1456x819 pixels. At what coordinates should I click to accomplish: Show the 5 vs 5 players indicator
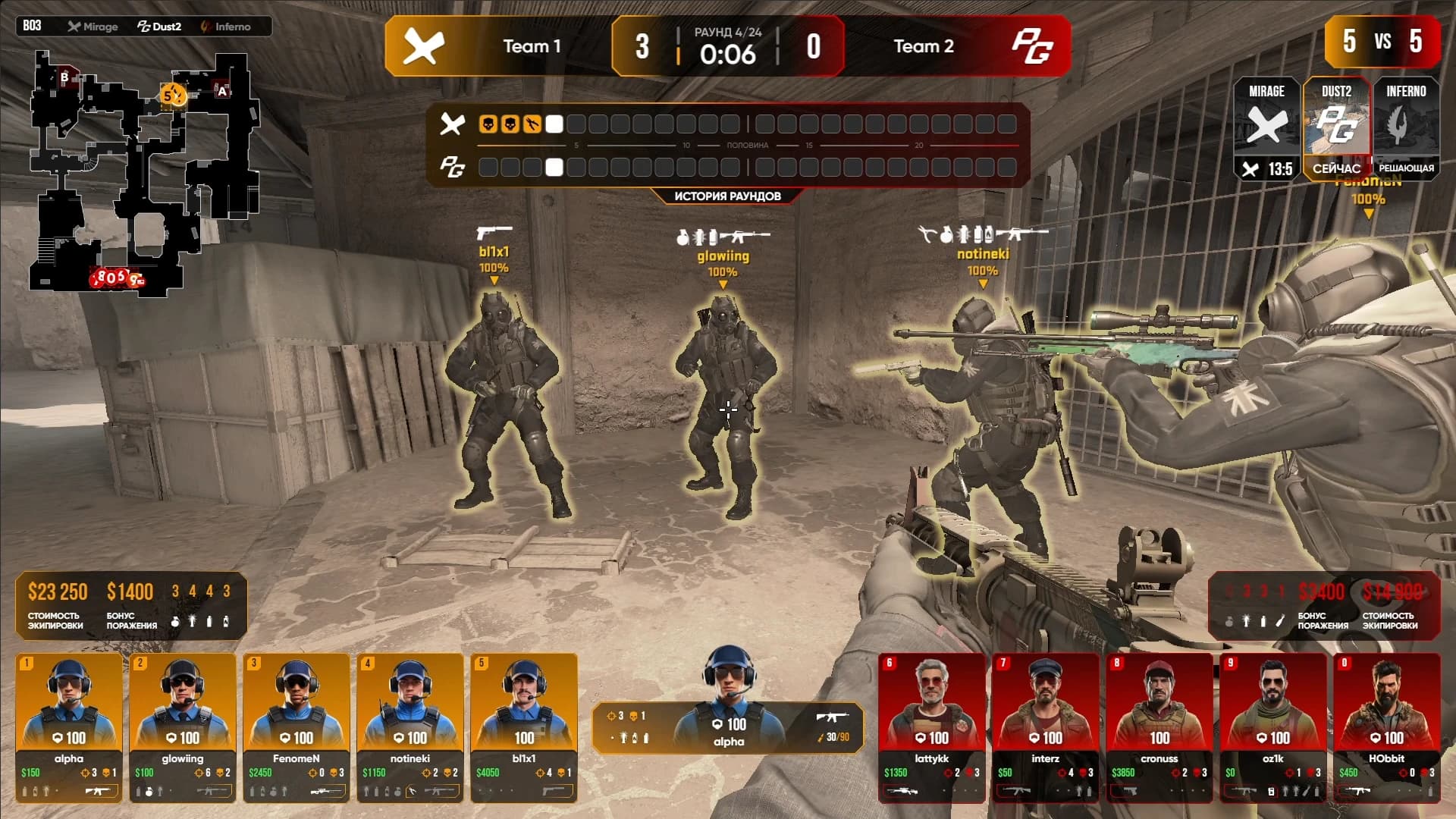(1382, 41)
